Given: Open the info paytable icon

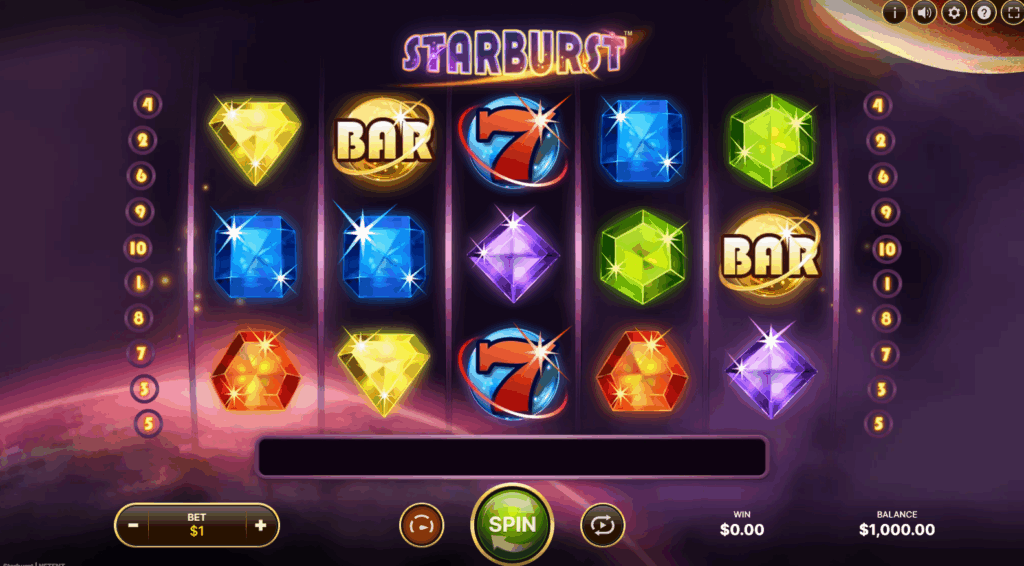Looking at the screenshot, I should pyautogui.click(x=893, y=13).
